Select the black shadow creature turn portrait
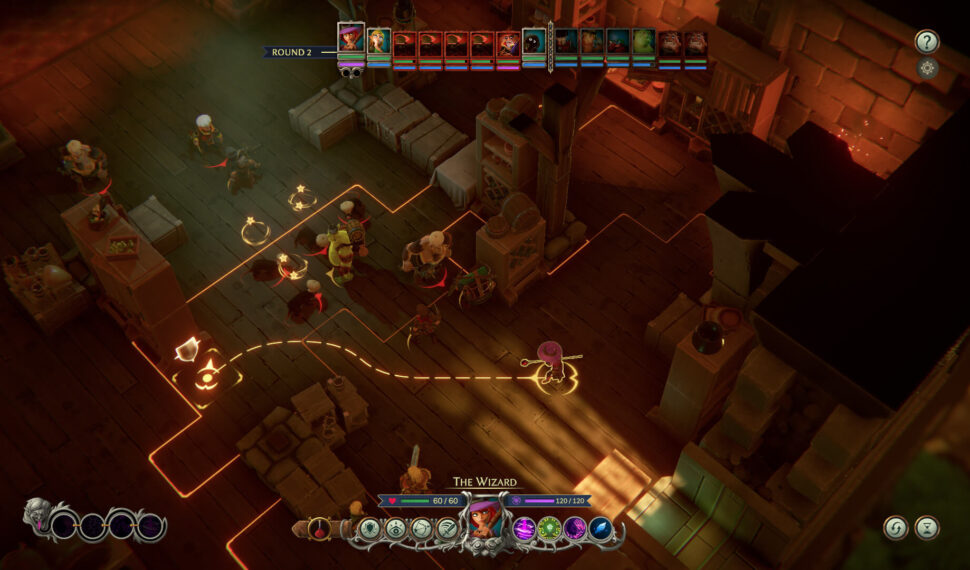Screen dimensions: 970x570 pos(535,41)
